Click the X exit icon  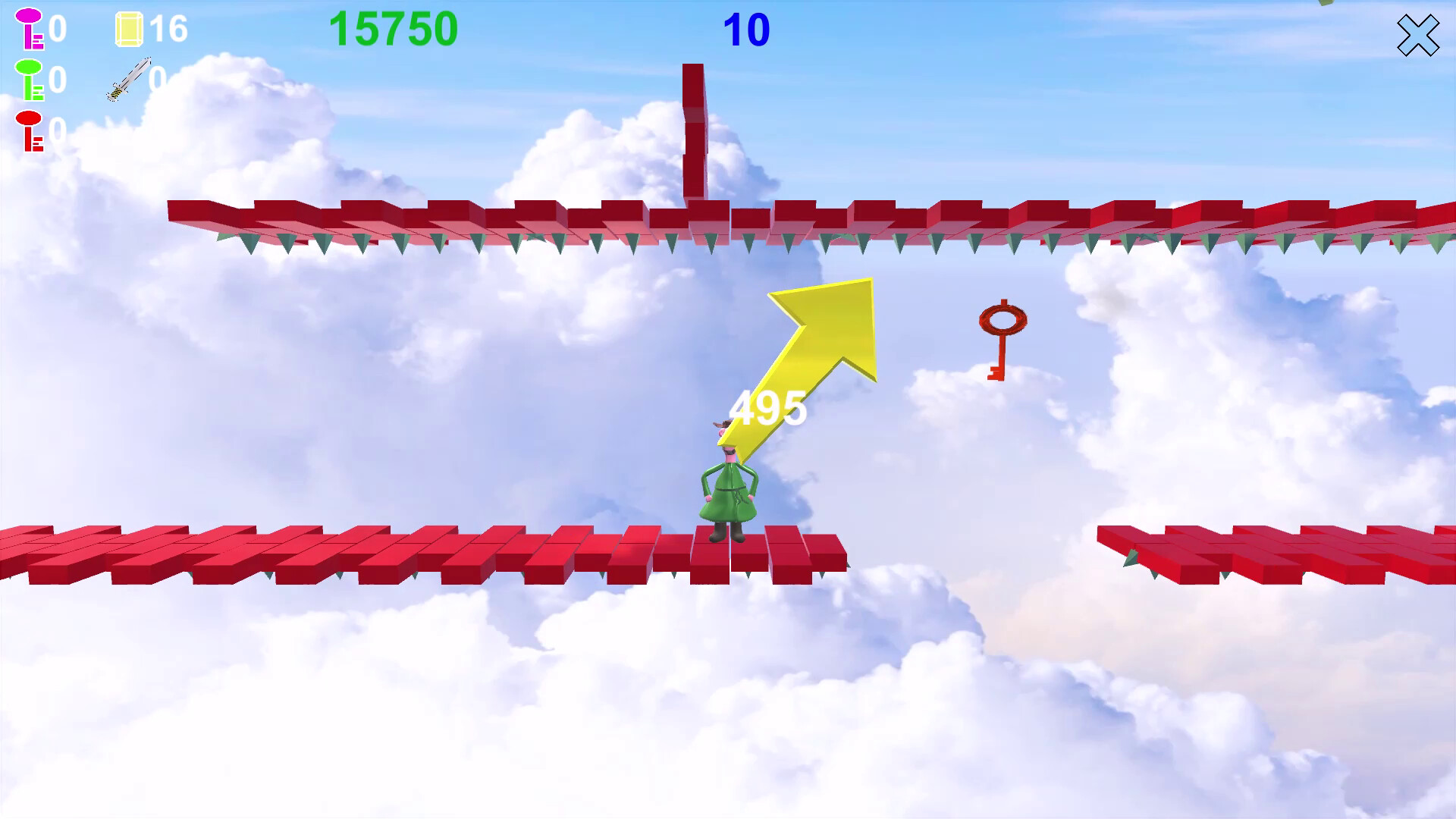[x=1417, y=34]
